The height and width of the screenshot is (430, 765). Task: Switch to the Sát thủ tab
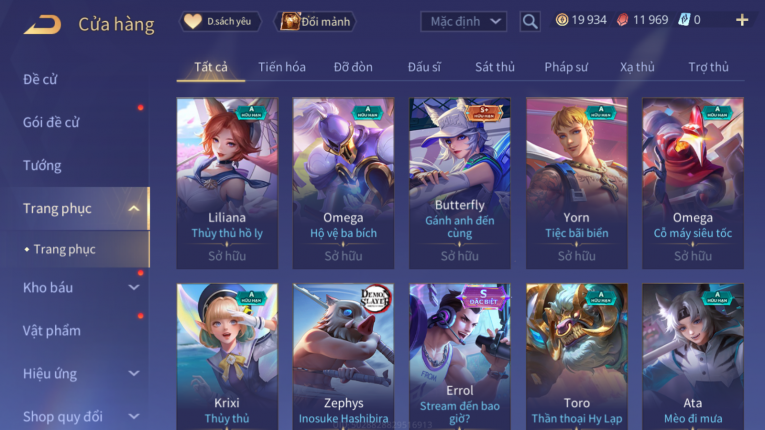pos(495,67)
